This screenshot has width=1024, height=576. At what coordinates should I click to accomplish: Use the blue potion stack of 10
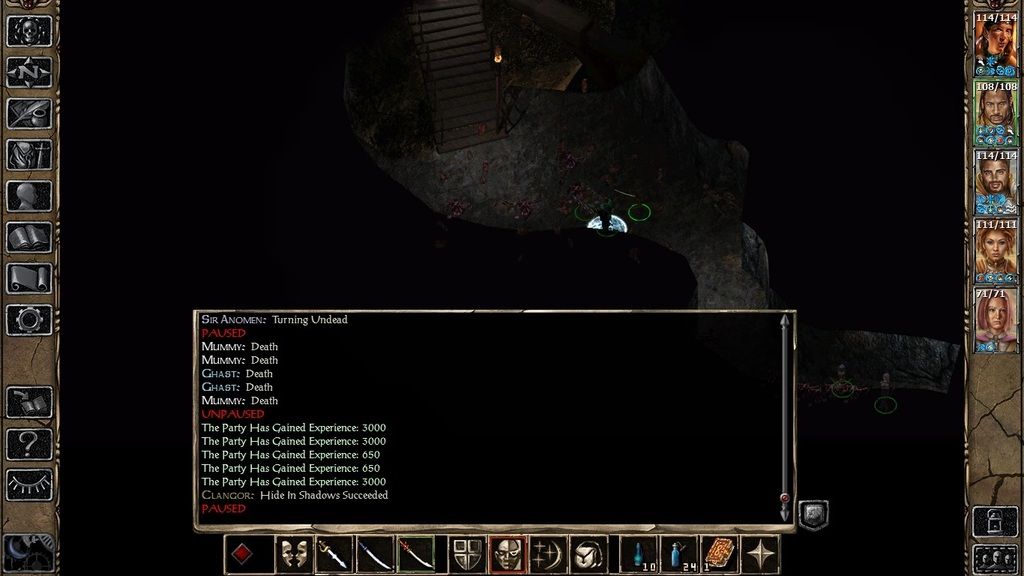pyautogui.click(x=637, y=554)
